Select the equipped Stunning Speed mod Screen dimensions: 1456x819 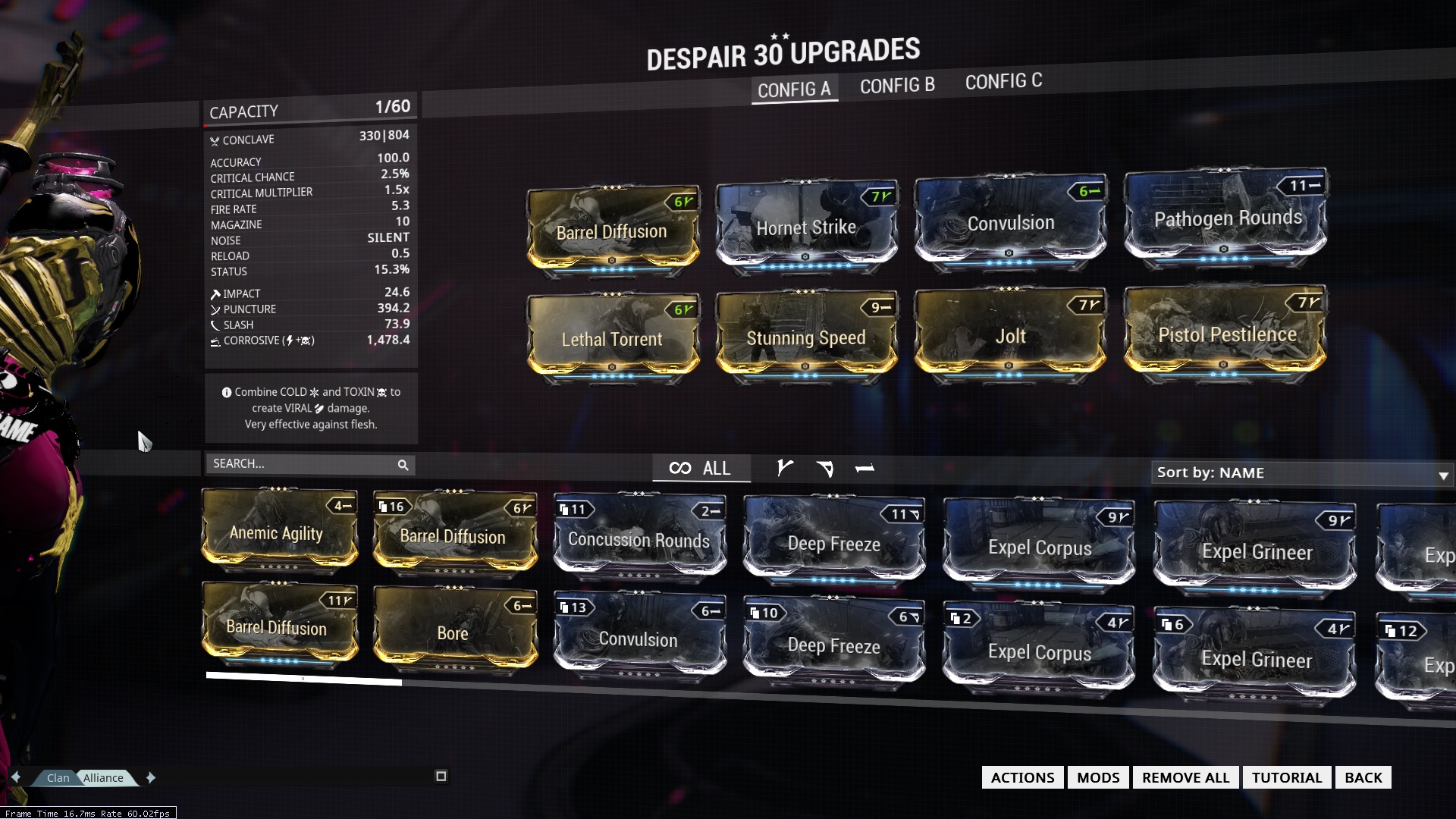point(806,336)
